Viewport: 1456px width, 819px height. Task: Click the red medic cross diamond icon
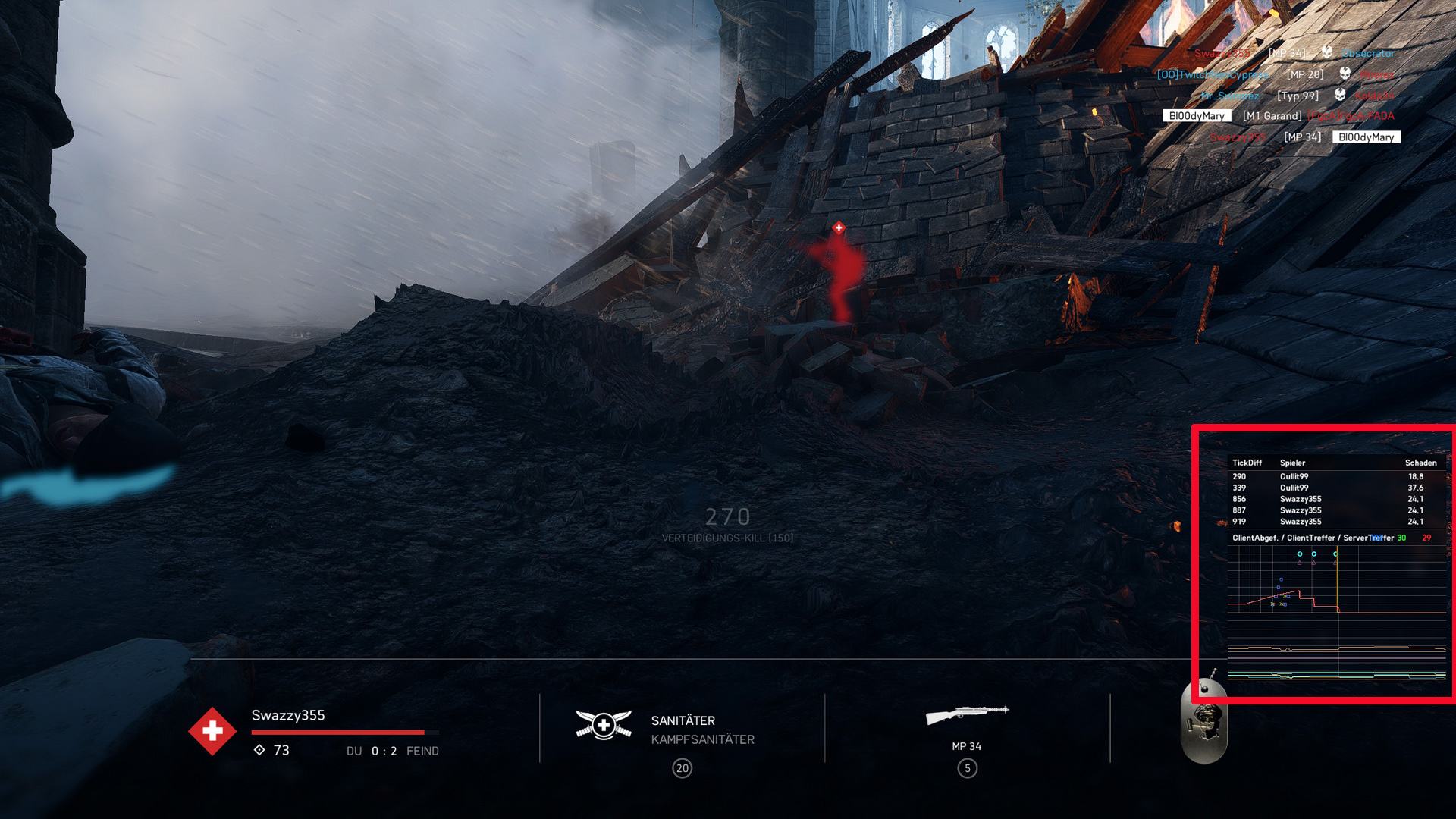coord(212,731)
